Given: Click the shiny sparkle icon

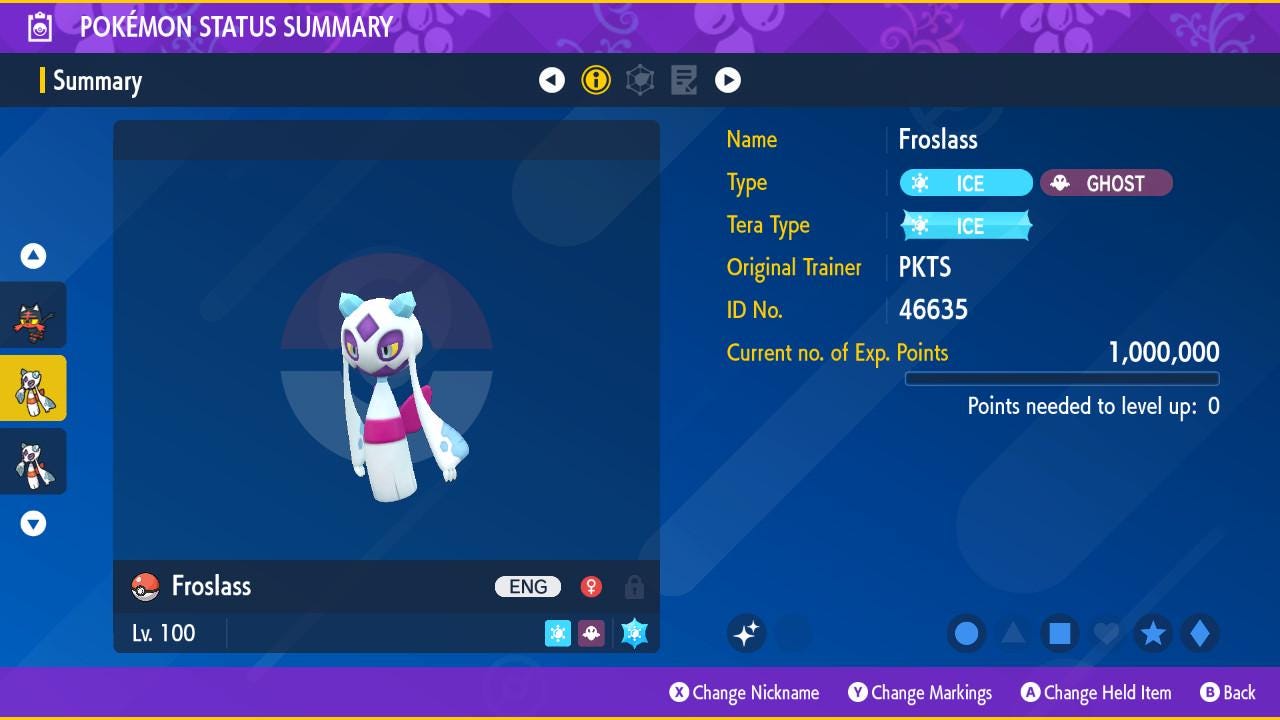Looking at the screenshot, I should tap(747, 633).
